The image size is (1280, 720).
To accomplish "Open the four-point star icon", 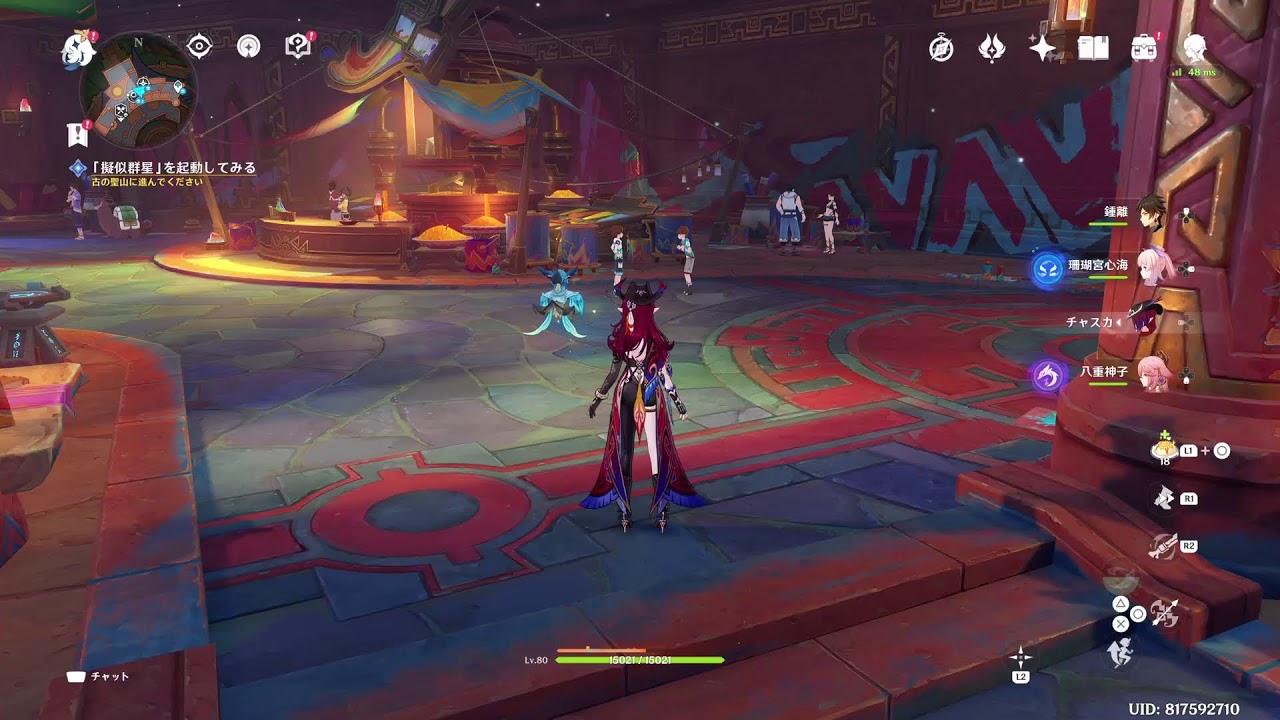I will tap(1043, 47).
